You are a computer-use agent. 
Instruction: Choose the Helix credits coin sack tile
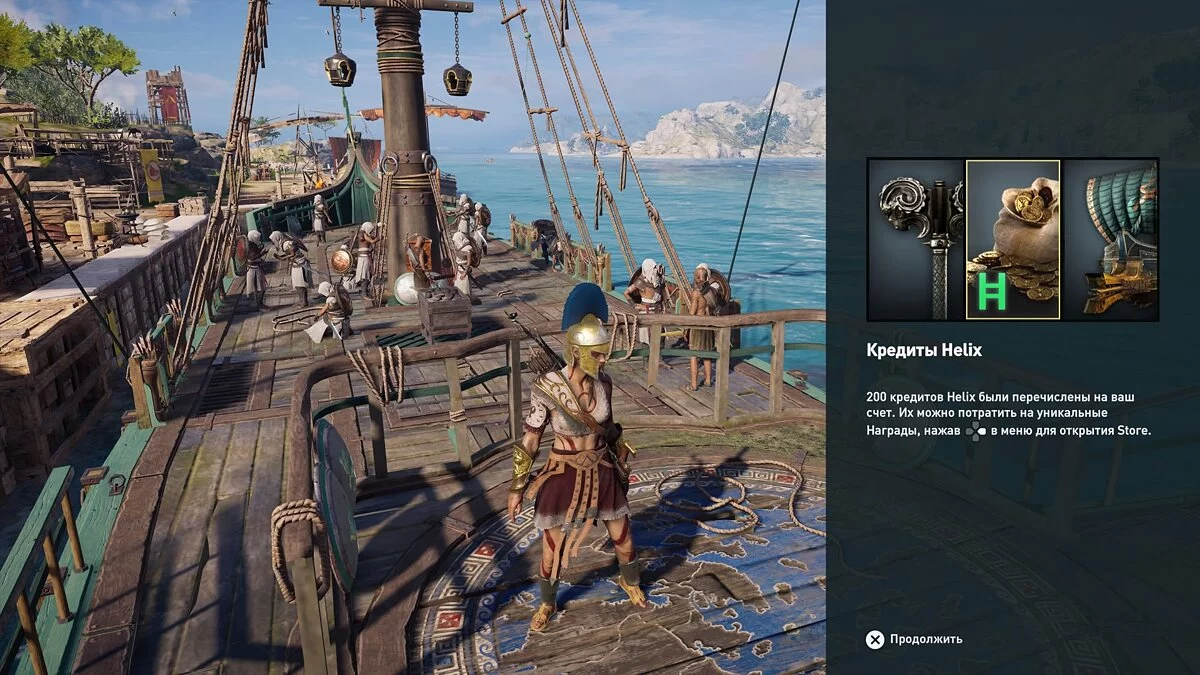tap(1013, 239)
